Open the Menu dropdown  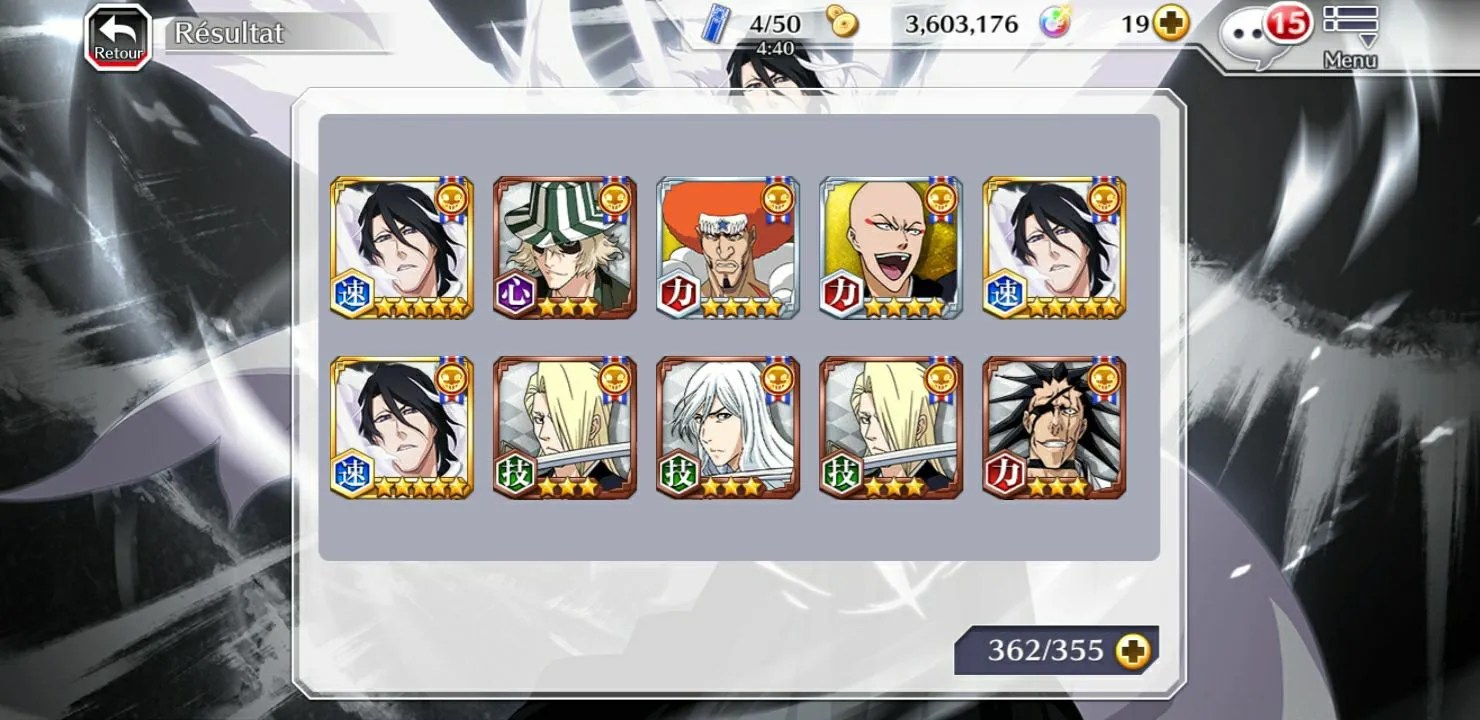[x=1350, y=35]
